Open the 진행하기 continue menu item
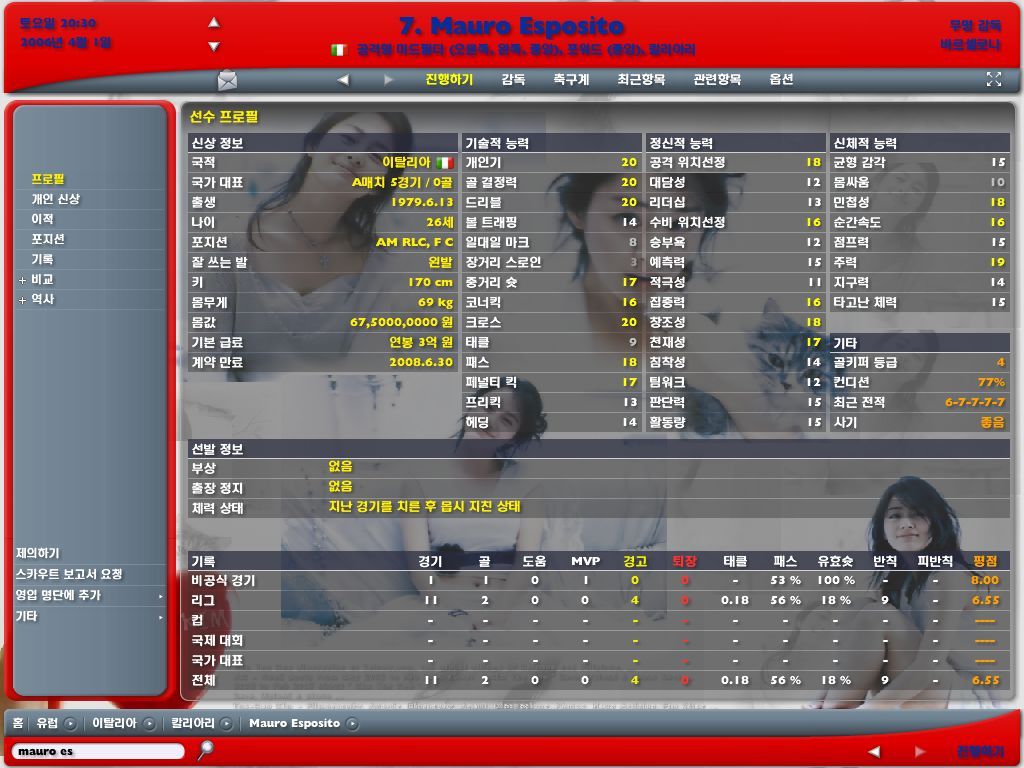The image size is (1024, 768). (x=449, y=80)
